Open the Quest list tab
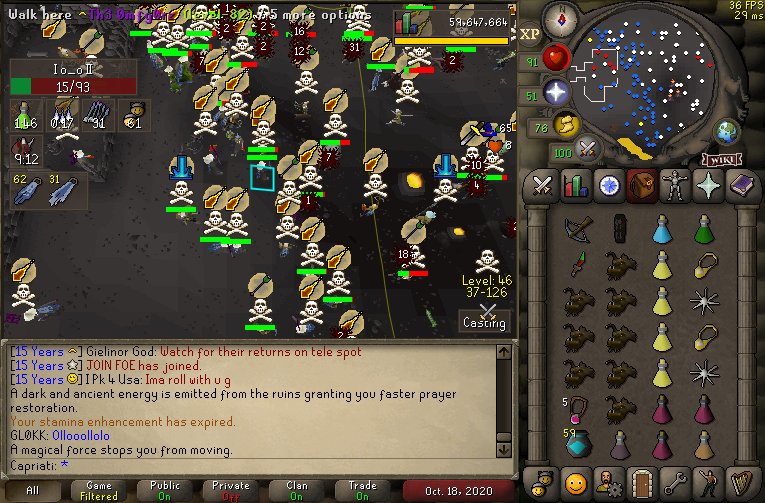This screenshot has width=765, height=503. click(609, 186)
